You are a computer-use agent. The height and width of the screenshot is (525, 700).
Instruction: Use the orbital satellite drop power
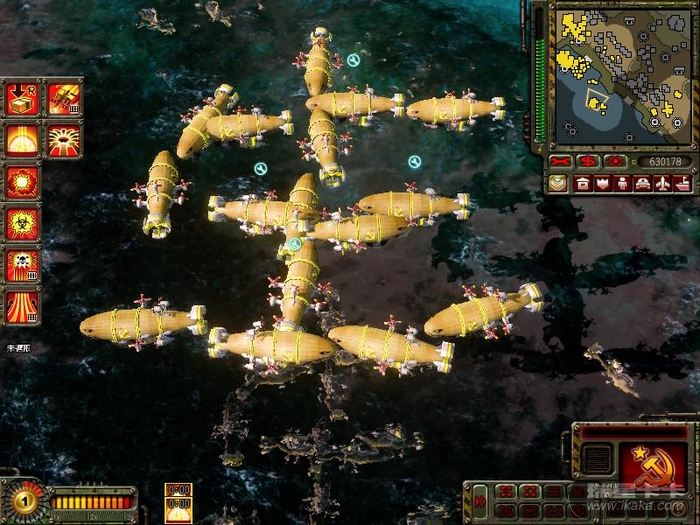click(x=64, y=98)
